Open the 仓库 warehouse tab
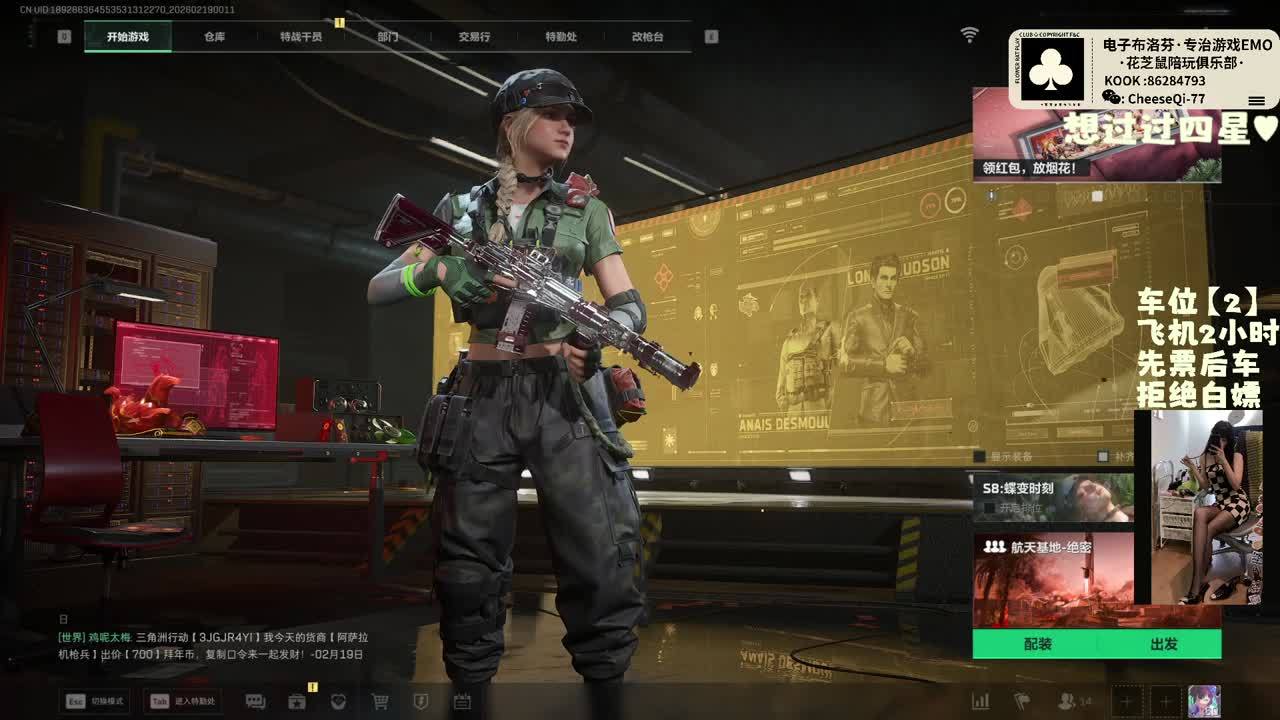 click(x=214, y=37)
